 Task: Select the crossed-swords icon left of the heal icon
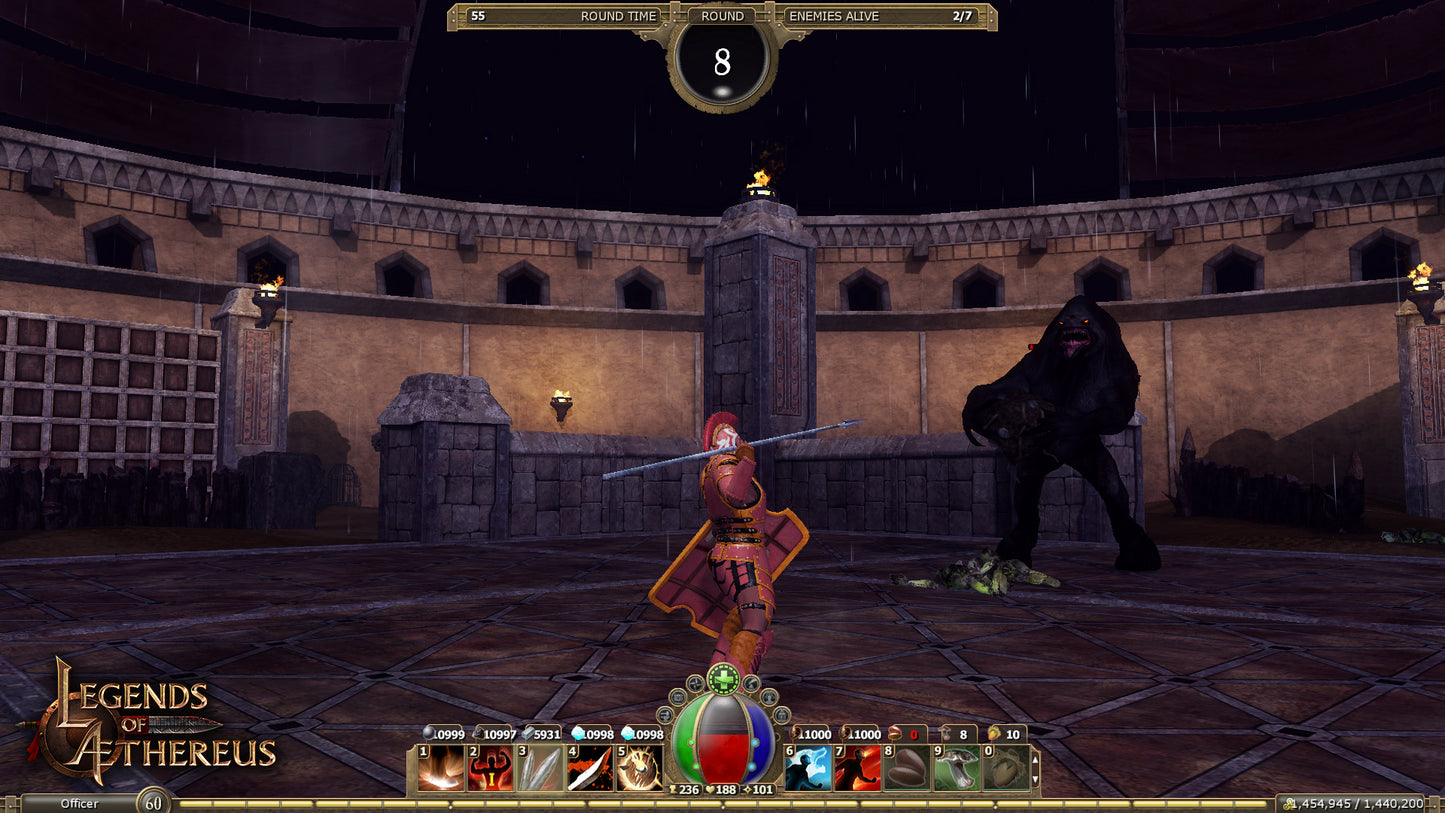coord(696,682)
